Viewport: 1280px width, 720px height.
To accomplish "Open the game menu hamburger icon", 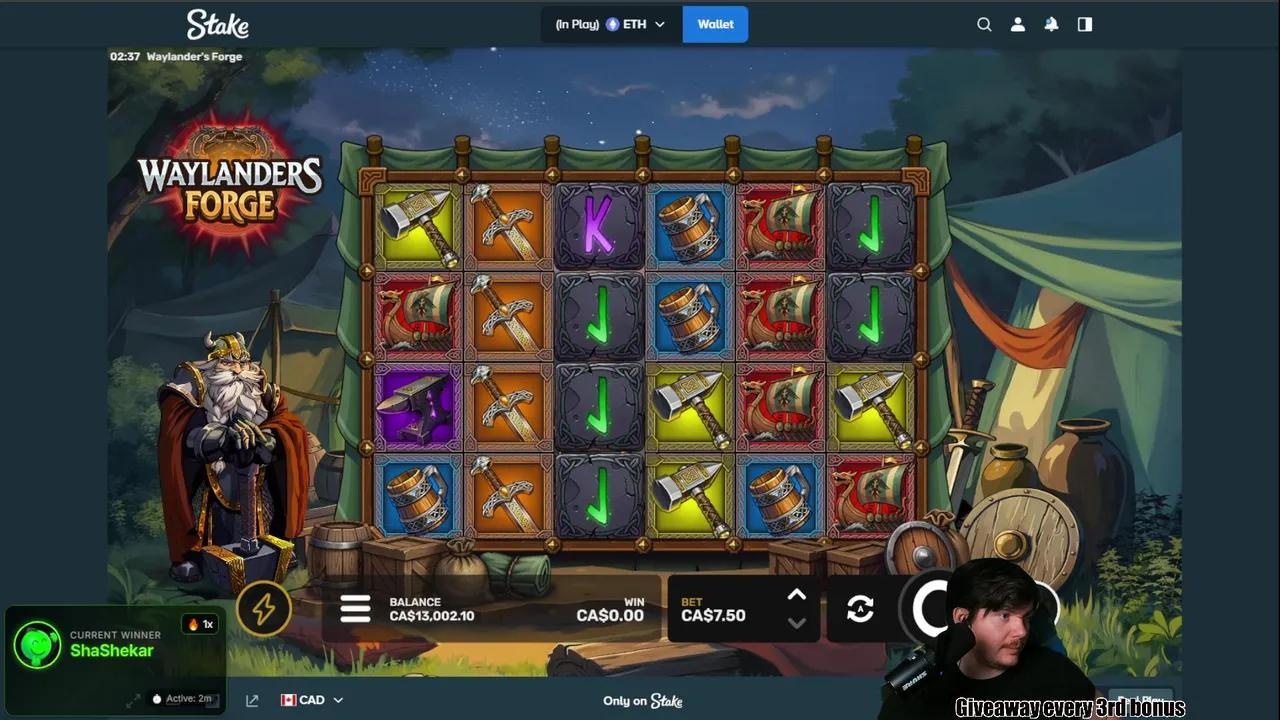I will coord(356,609).
